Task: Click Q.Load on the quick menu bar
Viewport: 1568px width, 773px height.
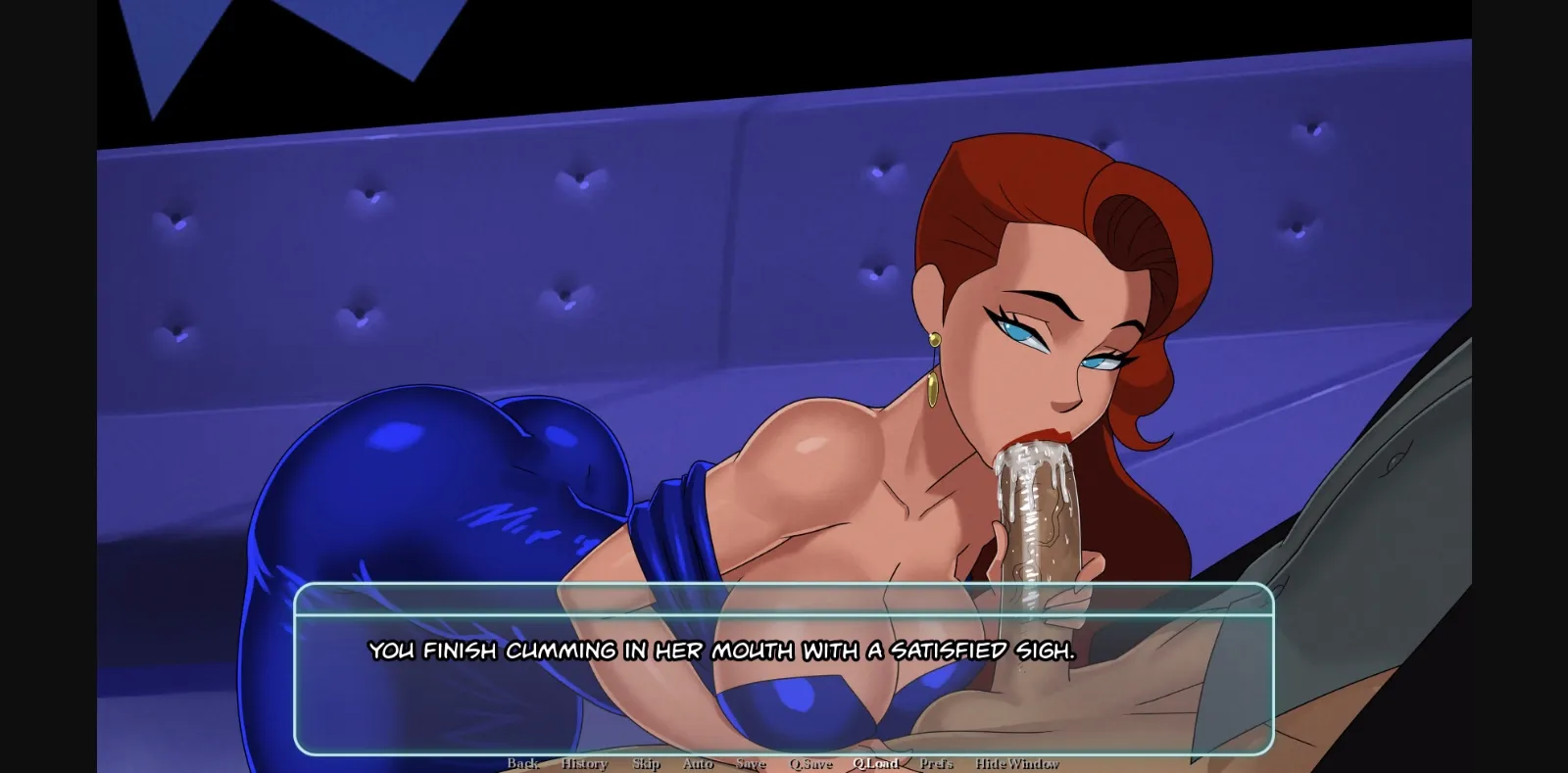Action: pos(876,764)
